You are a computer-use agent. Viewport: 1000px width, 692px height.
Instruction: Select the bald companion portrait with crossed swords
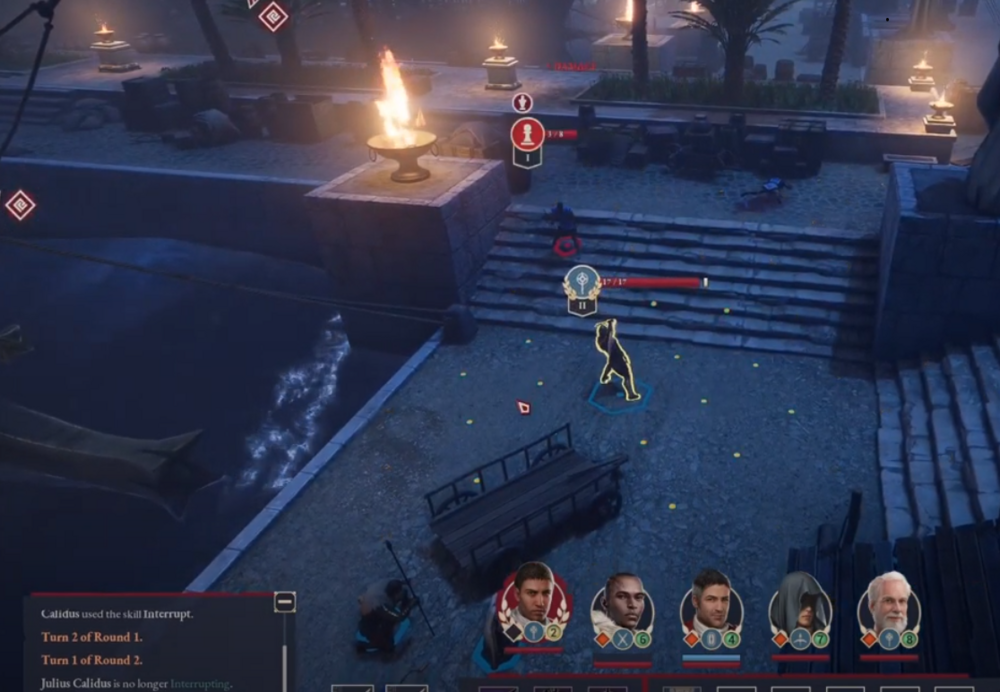(x=622, y=601)
